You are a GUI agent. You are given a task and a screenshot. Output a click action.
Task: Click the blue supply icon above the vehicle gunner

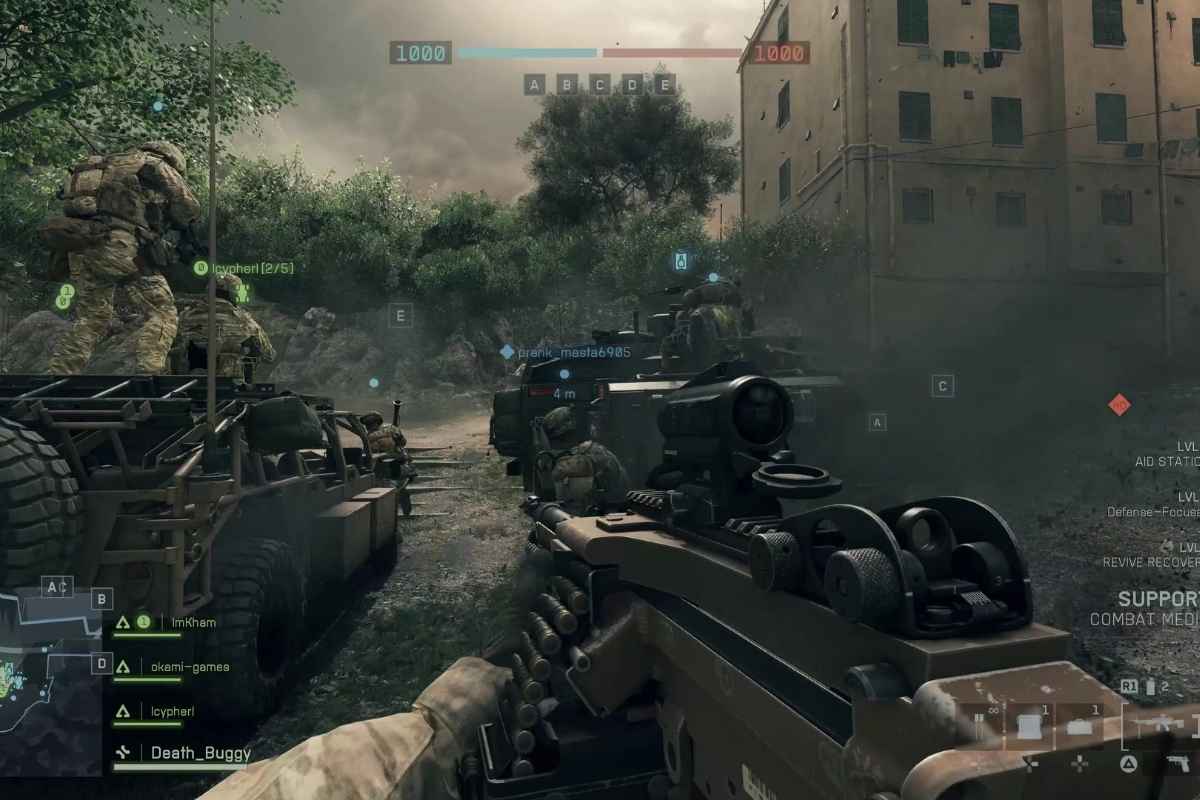coord(682,262)
